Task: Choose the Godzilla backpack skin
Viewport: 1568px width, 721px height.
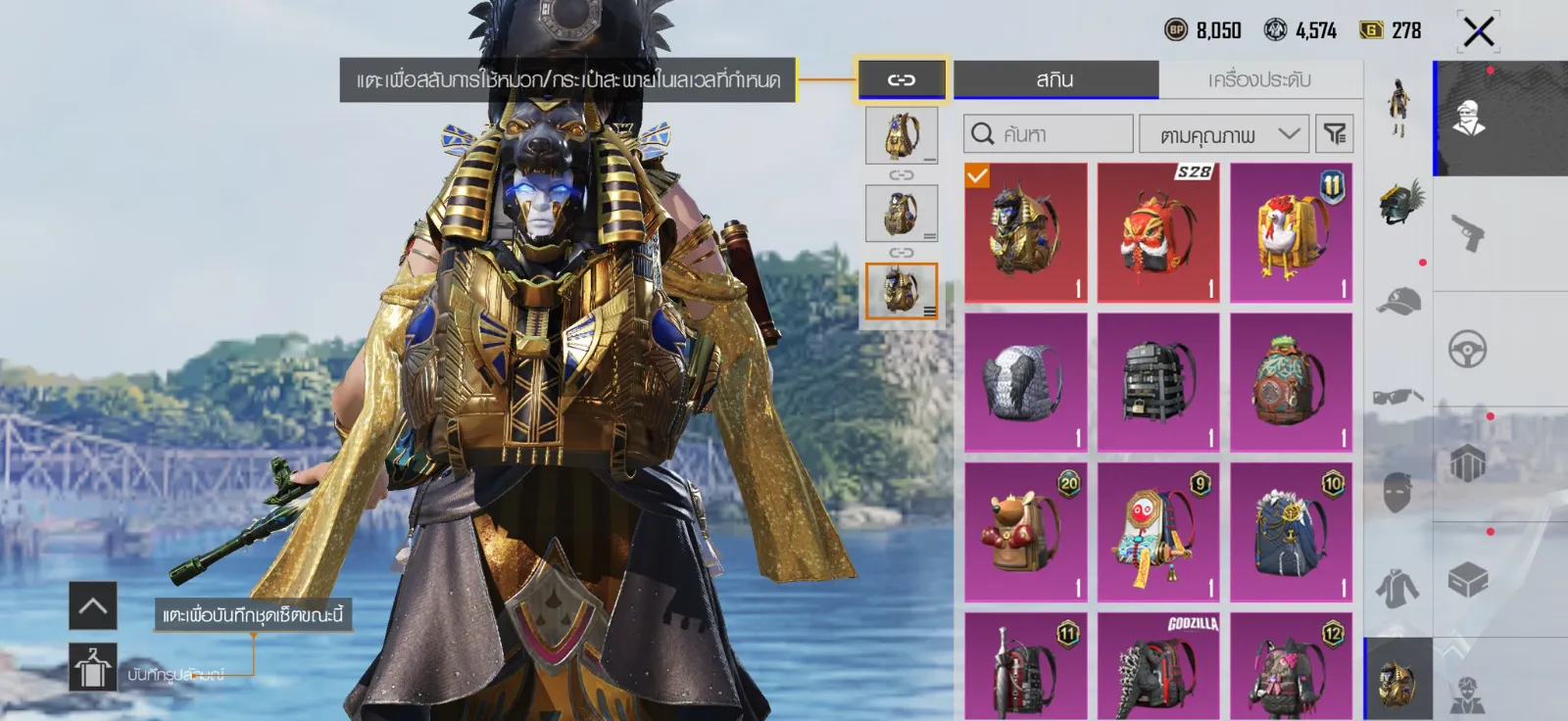Action: [x=1158, y=668]
